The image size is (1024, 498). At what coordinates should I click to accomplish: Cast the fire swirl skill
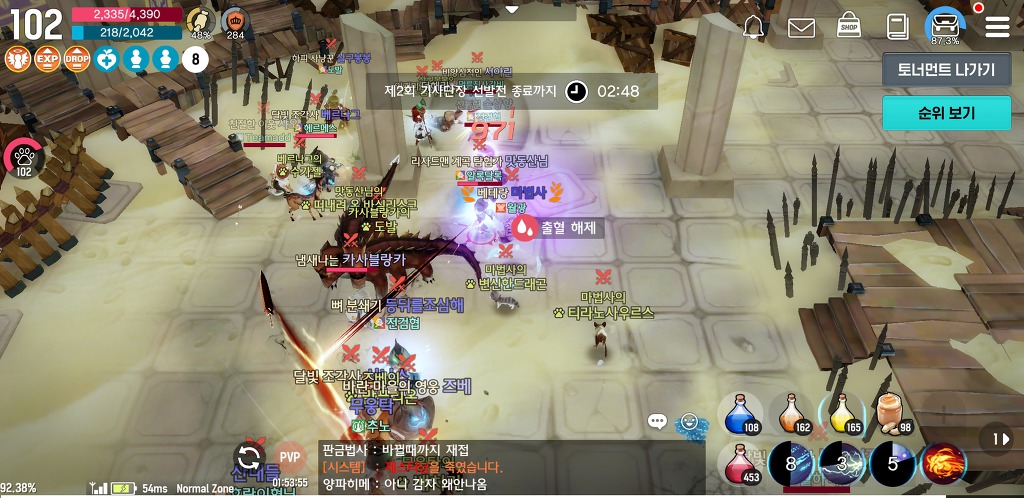[943, 464]
